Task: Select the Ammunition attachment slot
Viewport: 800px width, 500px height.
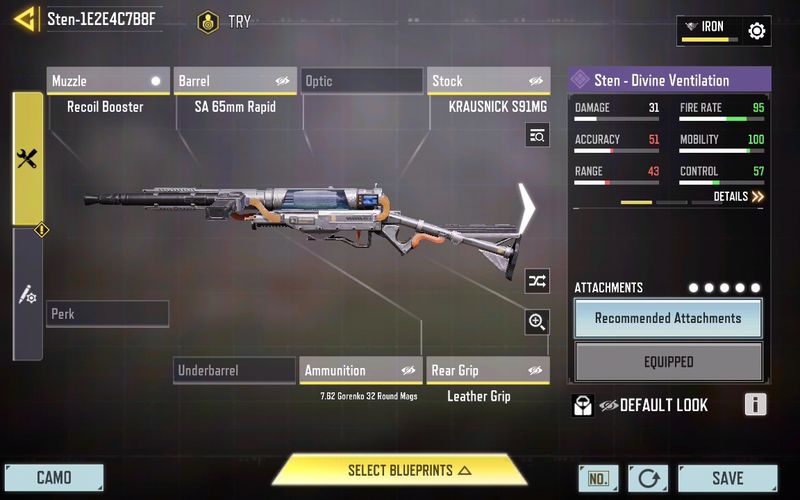Action: [361, 371]
